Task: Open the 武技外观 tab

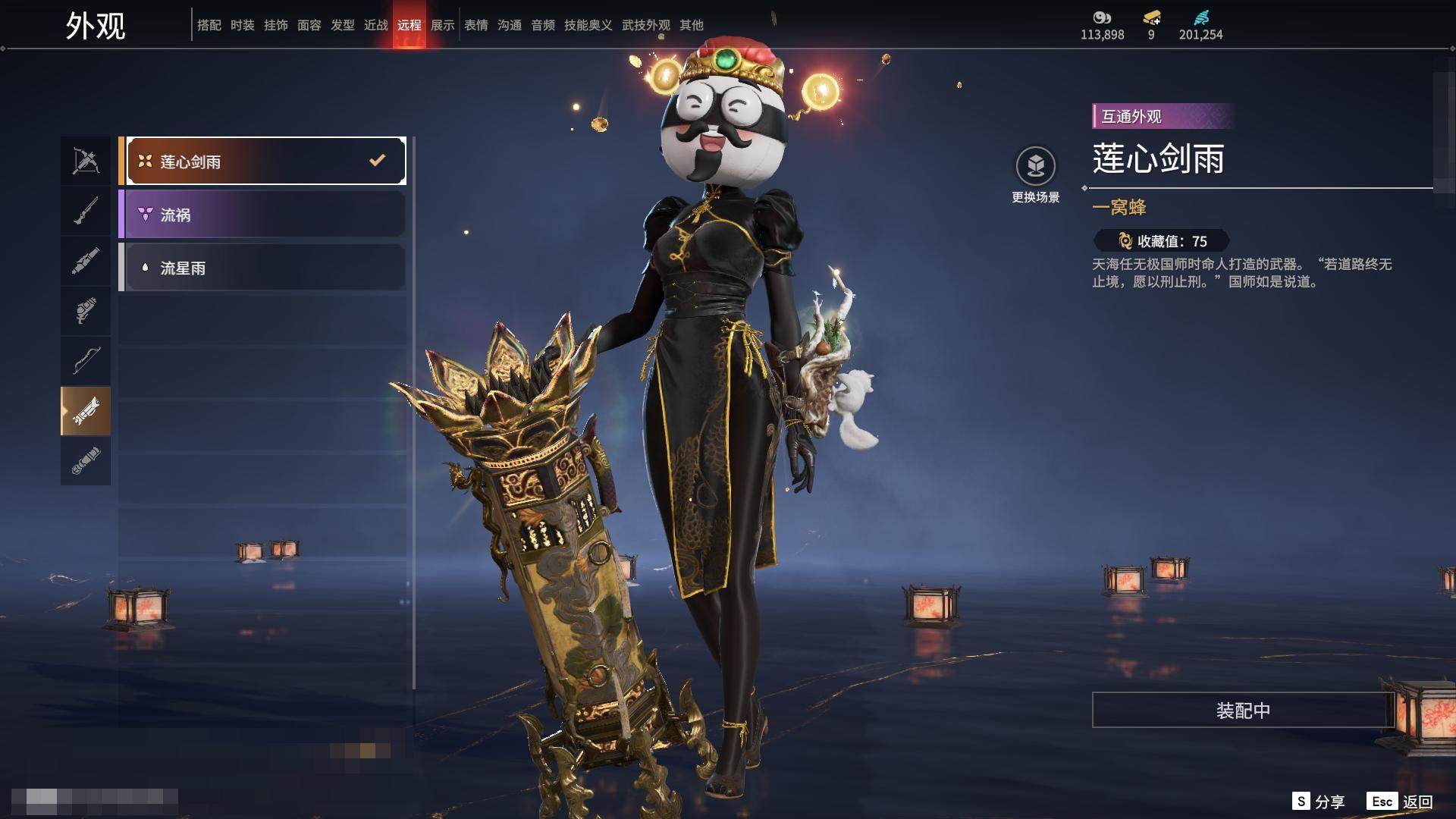Action: tap(646, 25)
